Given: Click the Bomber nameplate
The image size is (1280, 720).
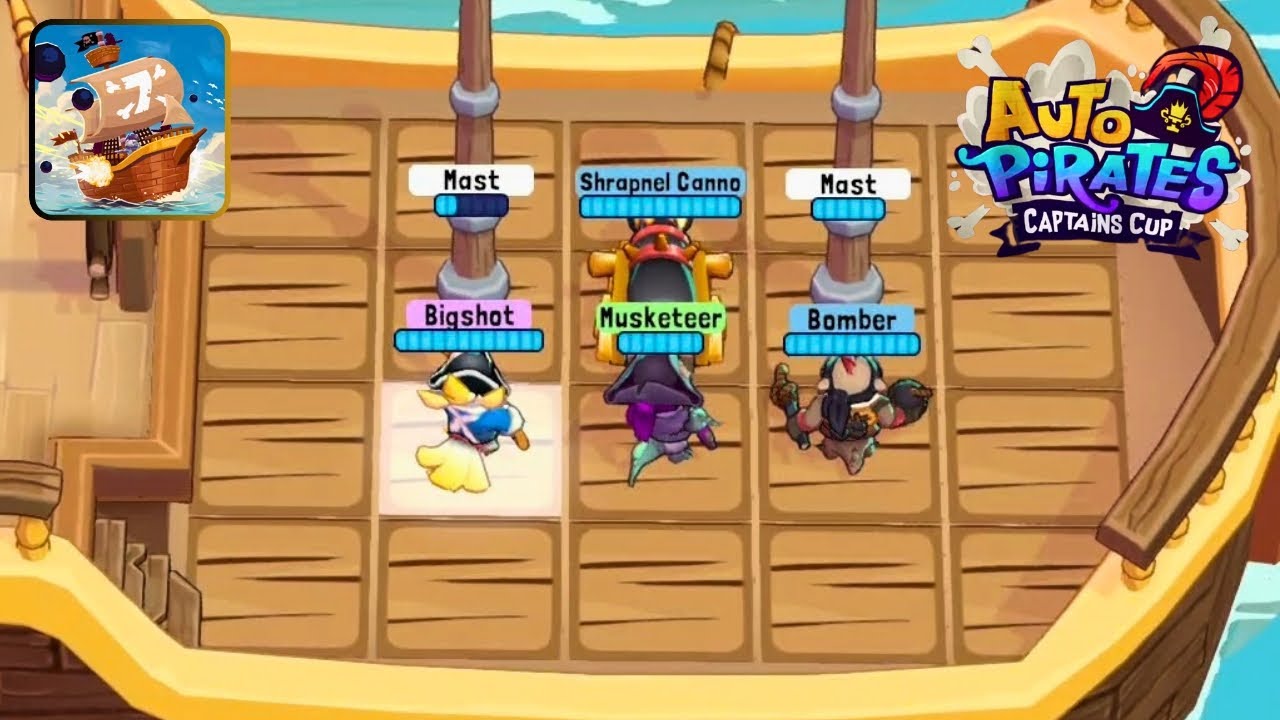Looking at the screenshot, I should click(x=850, y=320).
